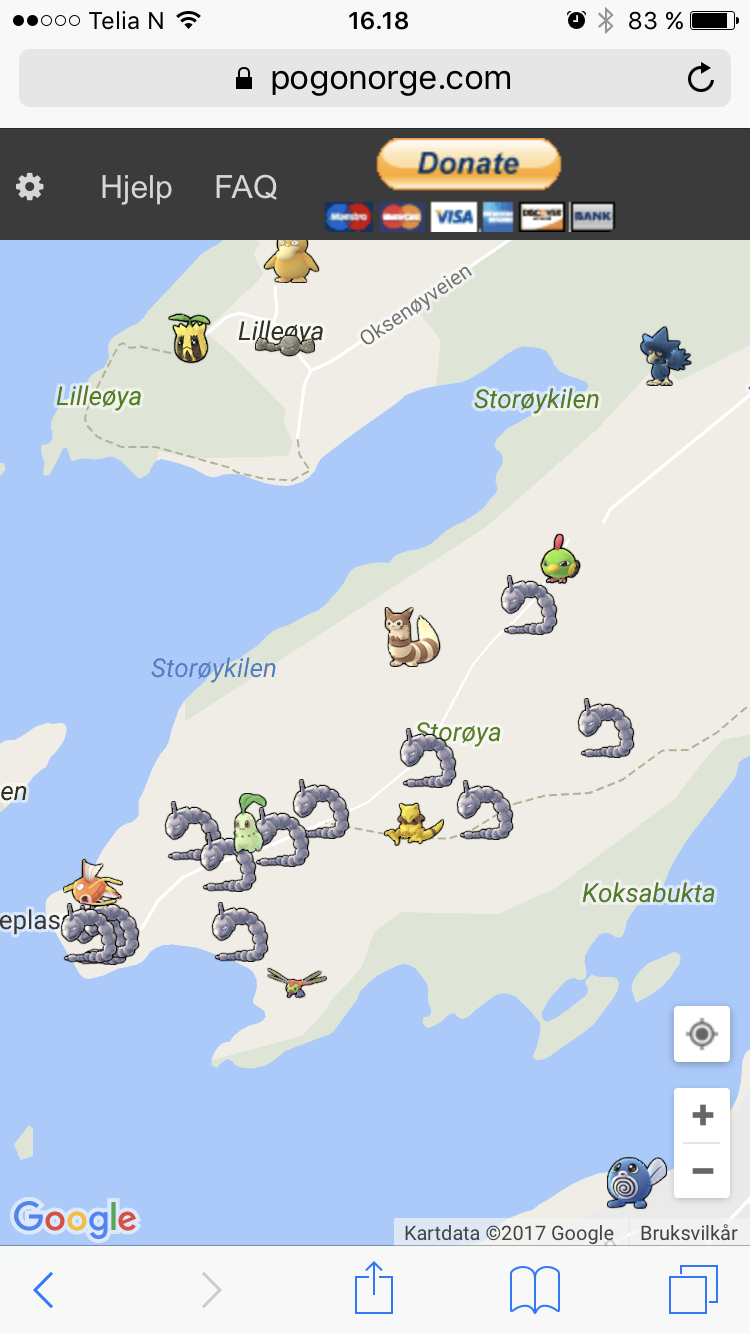Center the map on my location
The width and height of the screenshot is (750, 1334).
click(702, 1034)
